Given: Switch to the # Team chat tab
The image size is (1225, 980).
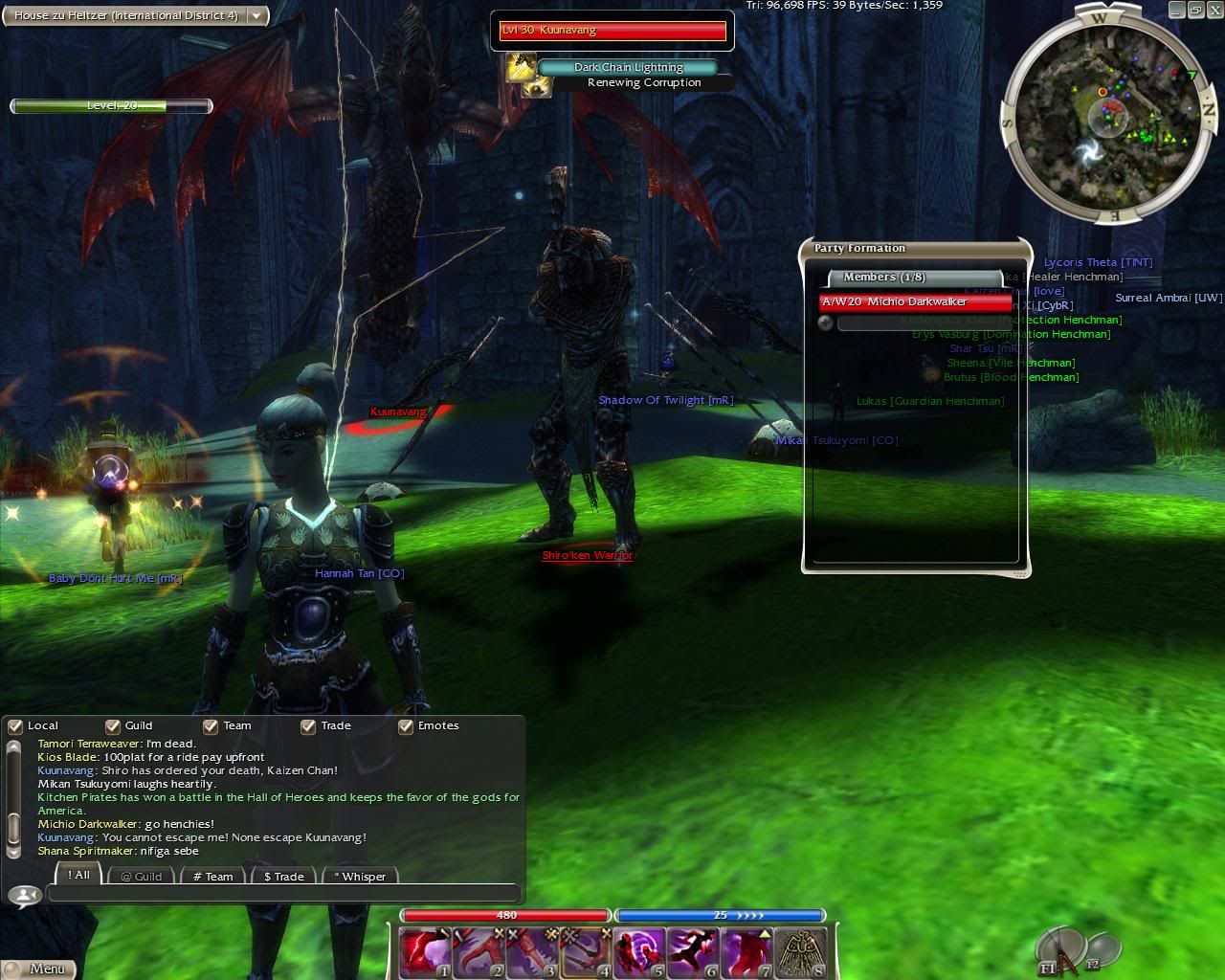Looking at the screenshot, I should 212,876.
